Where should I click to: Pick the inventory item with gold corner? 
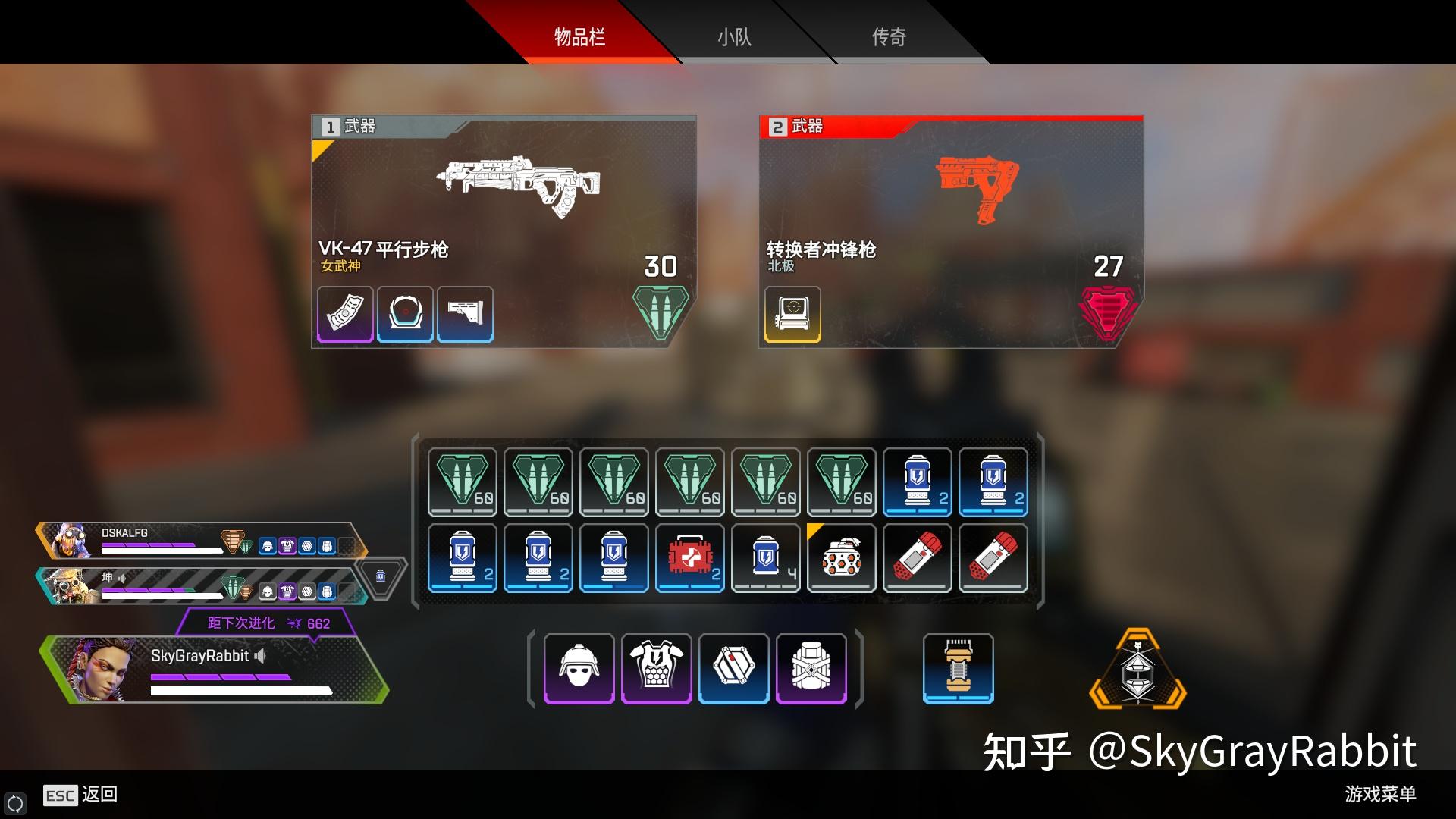click(x=842, y=557)
